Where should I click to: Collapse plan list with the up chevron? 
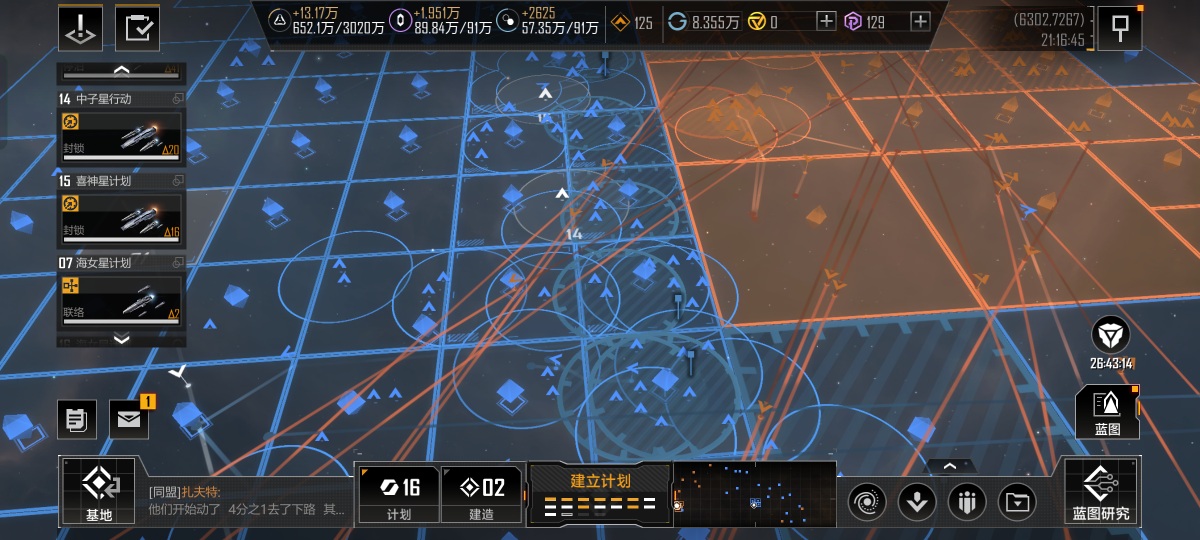click(x=122, y=70)
